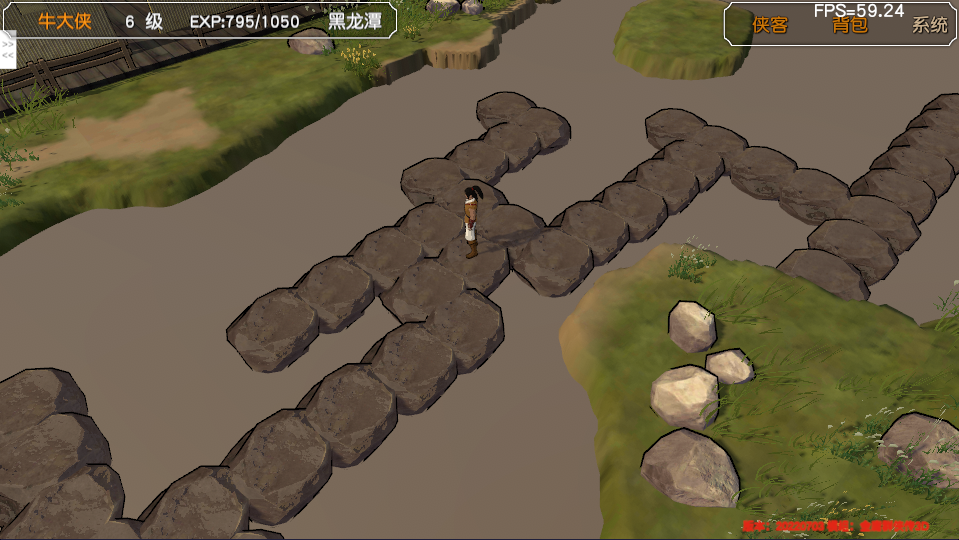This screenshot has width=959, height=540.
Task: Select the player name 牛大侠
Action: point(65,22)
